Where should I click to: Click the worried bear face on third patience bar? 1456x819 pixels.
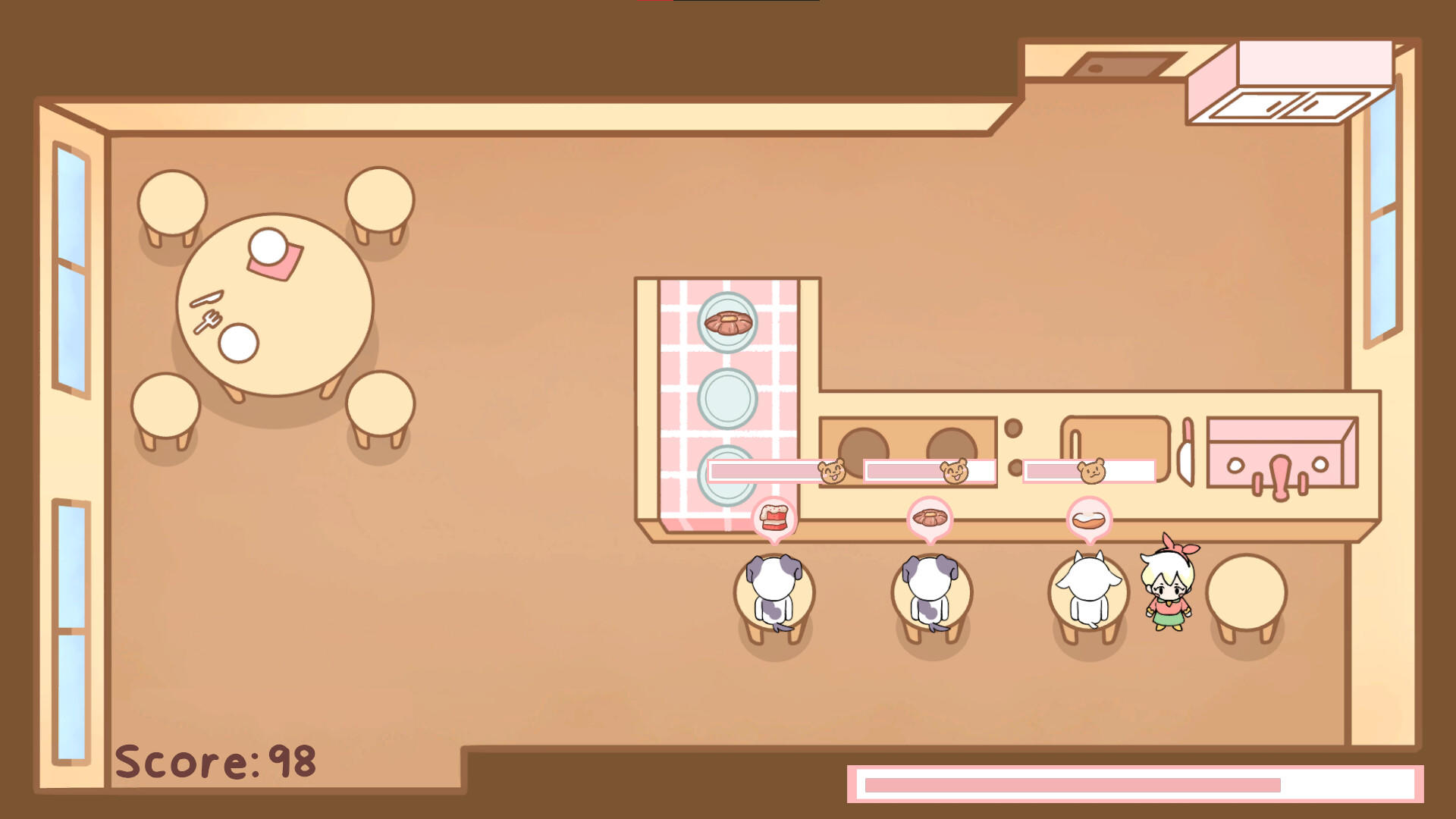1092,470
